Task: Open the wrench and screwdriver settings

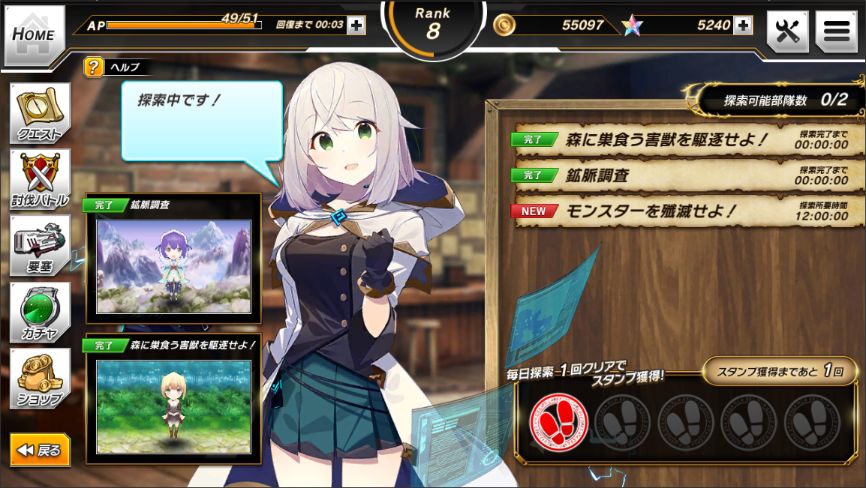Action: [x=787, y=32]
